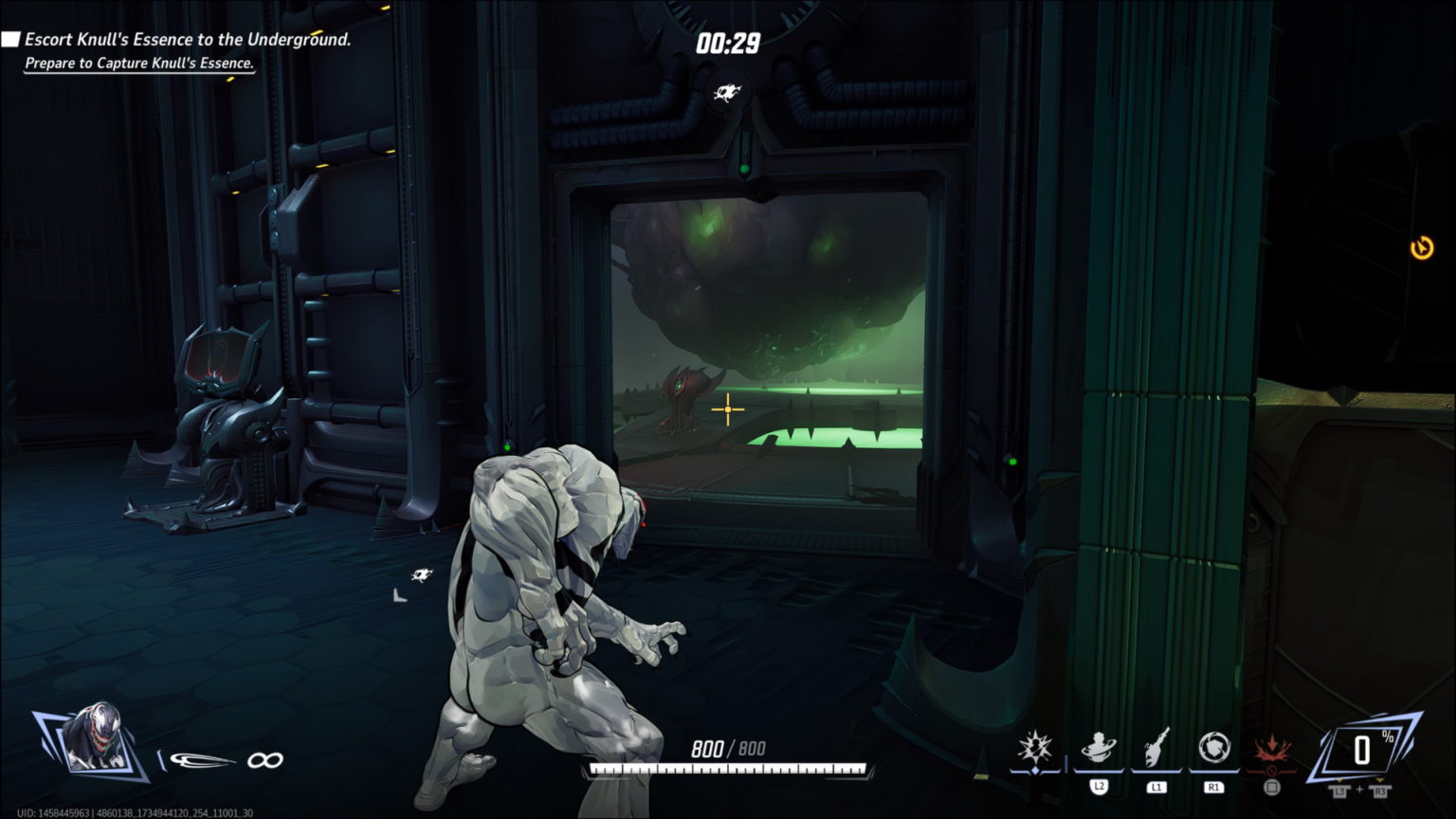Image resolution: width=1456 pixels, height=819 pixels.
Task: Use the swirling figure ability
Action: coord(1099,749)
